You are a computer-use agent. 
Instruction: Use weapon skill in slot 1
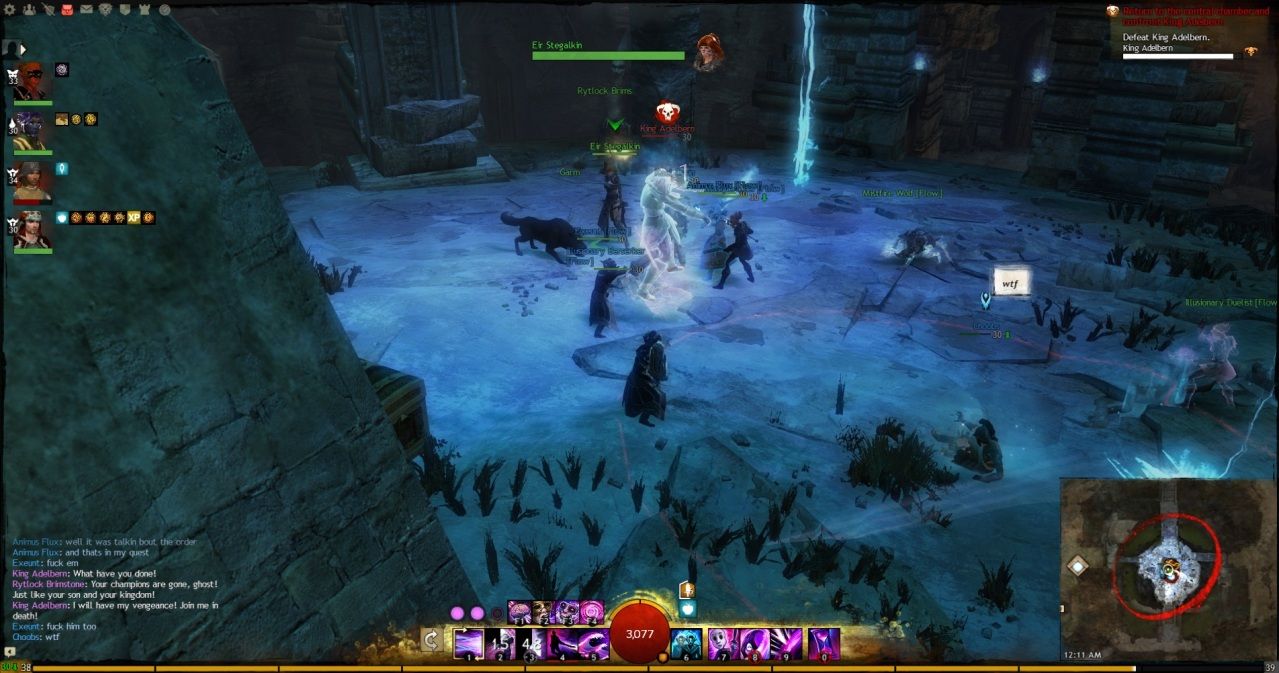(x=469, y=643)
